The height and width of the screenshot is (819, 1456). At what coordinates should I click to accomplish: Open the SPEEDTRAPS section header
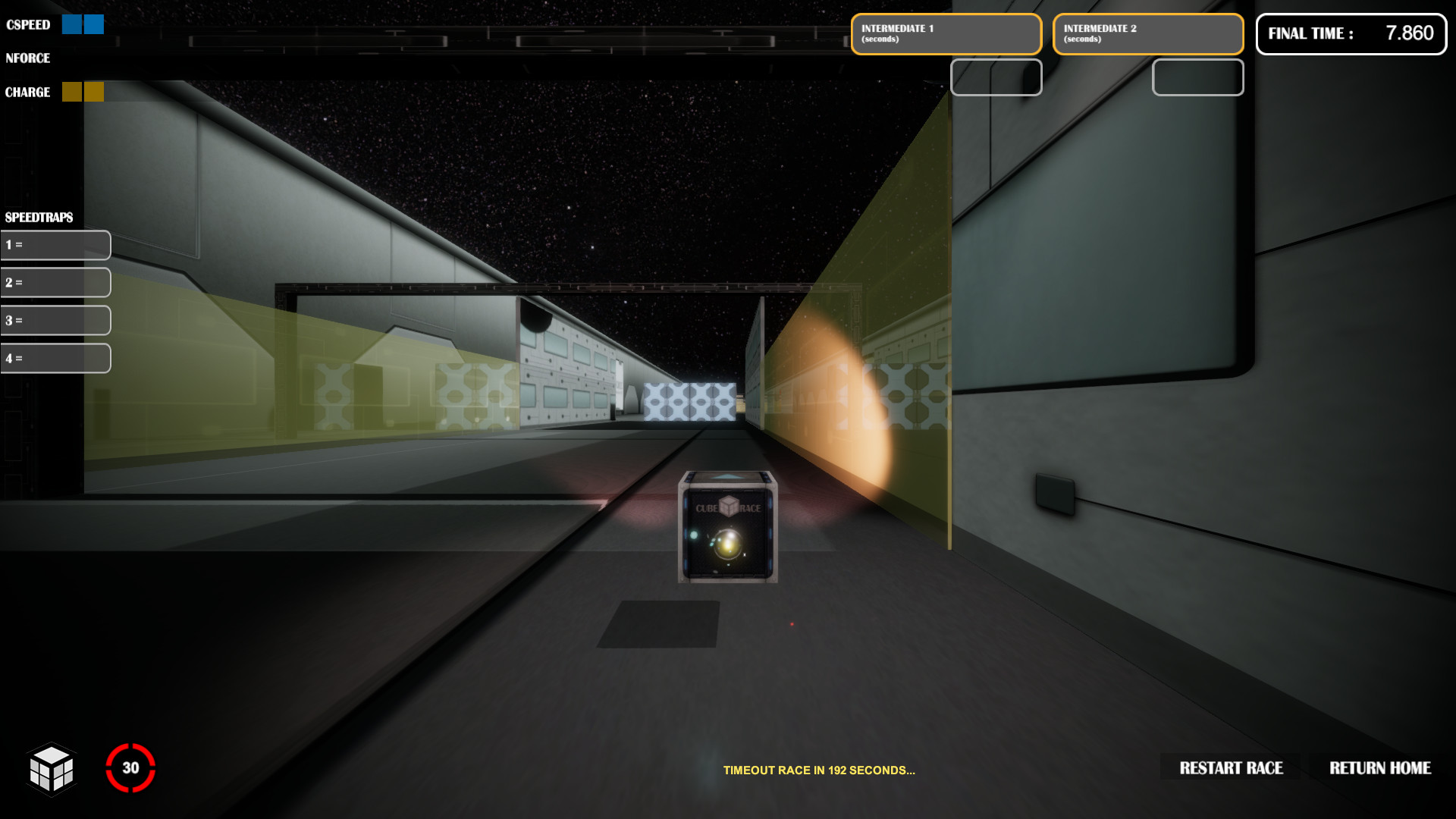[38, 218]
